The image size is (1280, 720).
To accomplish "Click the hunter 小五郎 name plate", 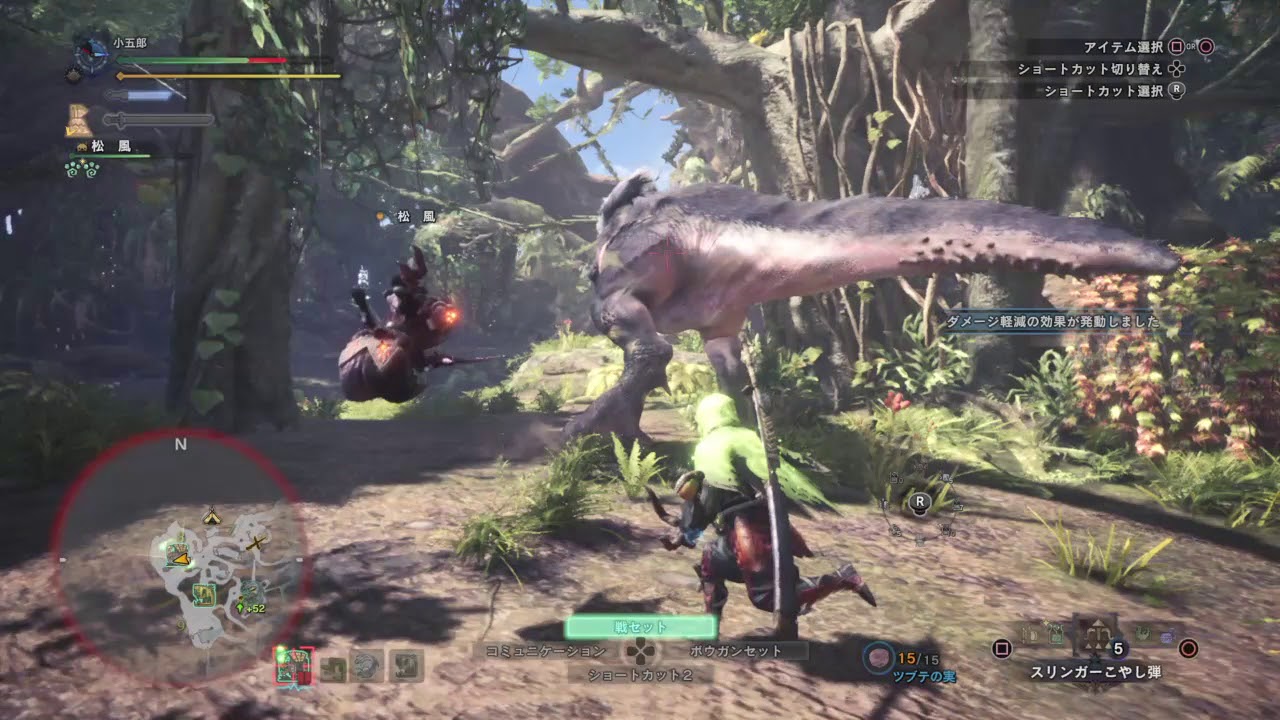I will (x=130, y=44).
